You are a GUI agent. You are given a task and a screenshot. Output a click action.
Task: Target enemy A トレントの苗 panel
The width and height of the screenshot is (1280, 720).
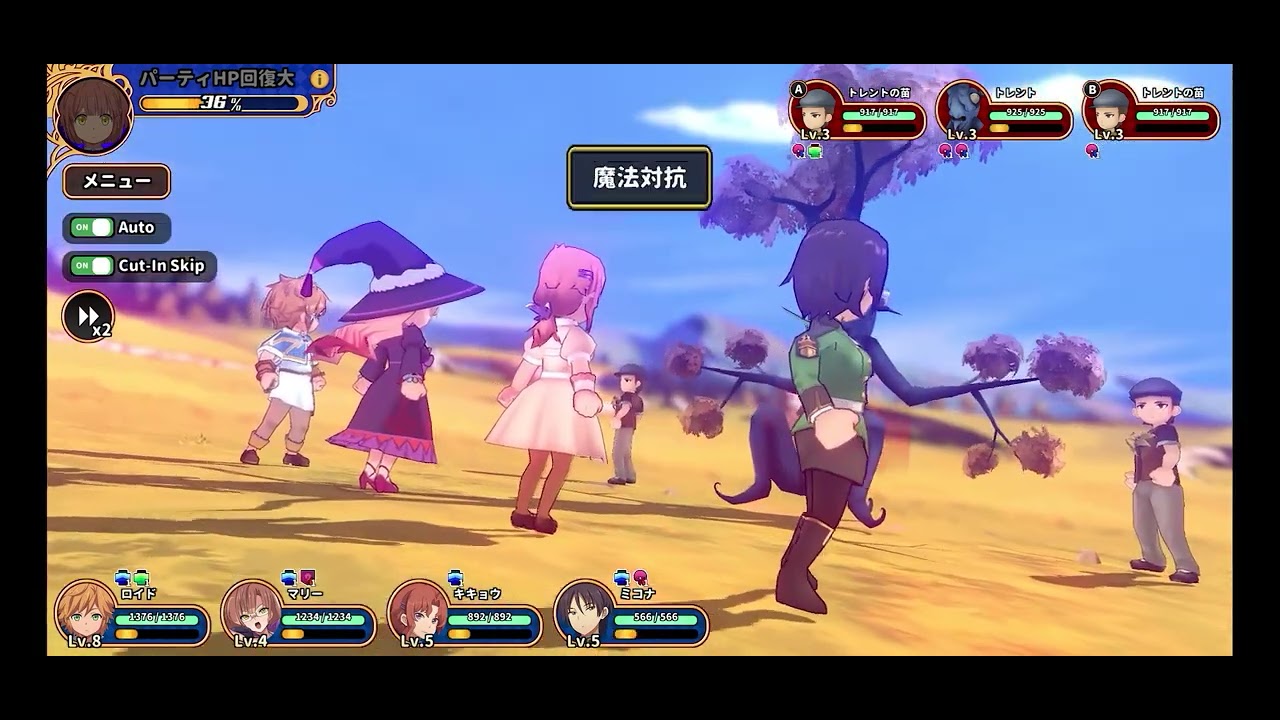(x=858, y=111)
